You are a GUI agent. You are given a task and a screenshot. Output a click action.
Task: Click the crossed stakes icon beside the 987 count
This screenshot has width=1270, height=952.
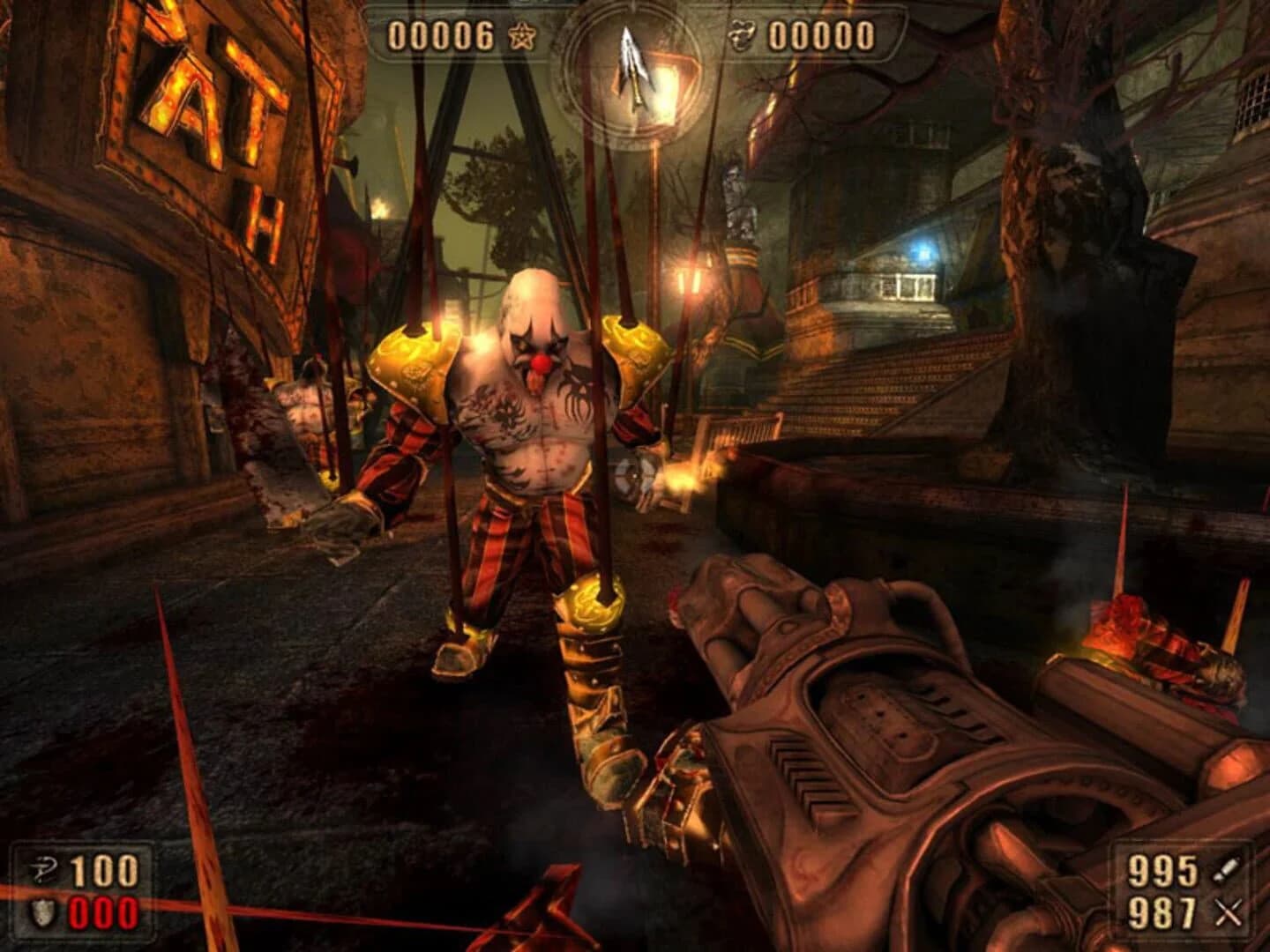(1228, 914)
